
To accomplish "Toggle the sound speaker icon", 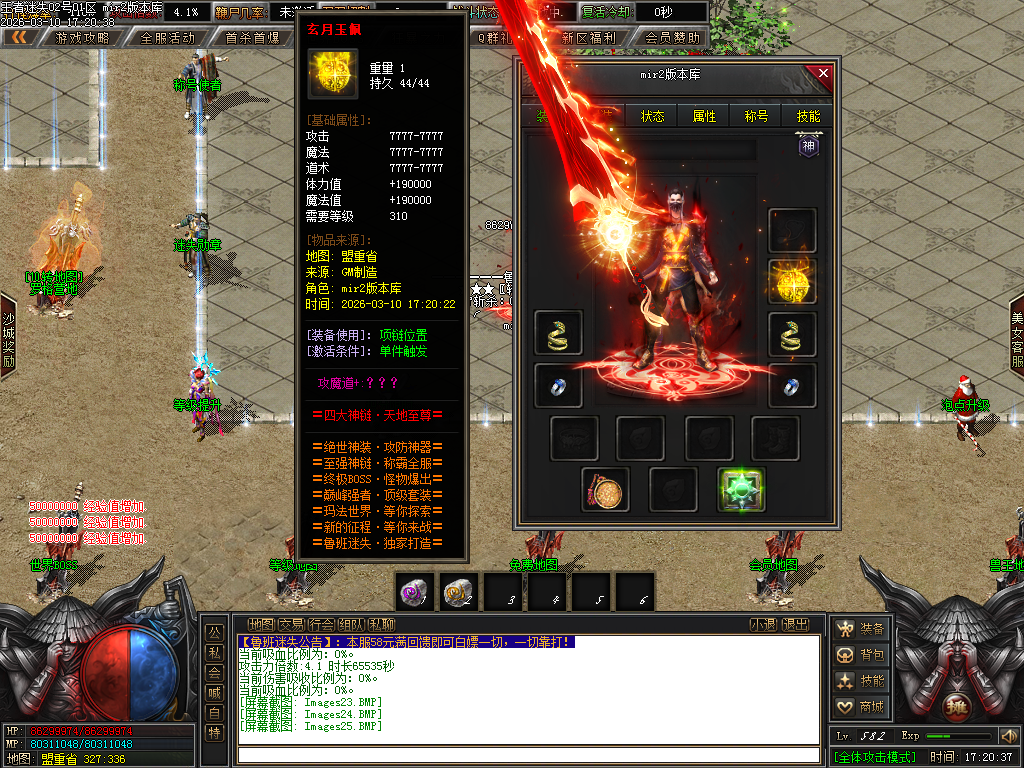I will pos(1008,736).
